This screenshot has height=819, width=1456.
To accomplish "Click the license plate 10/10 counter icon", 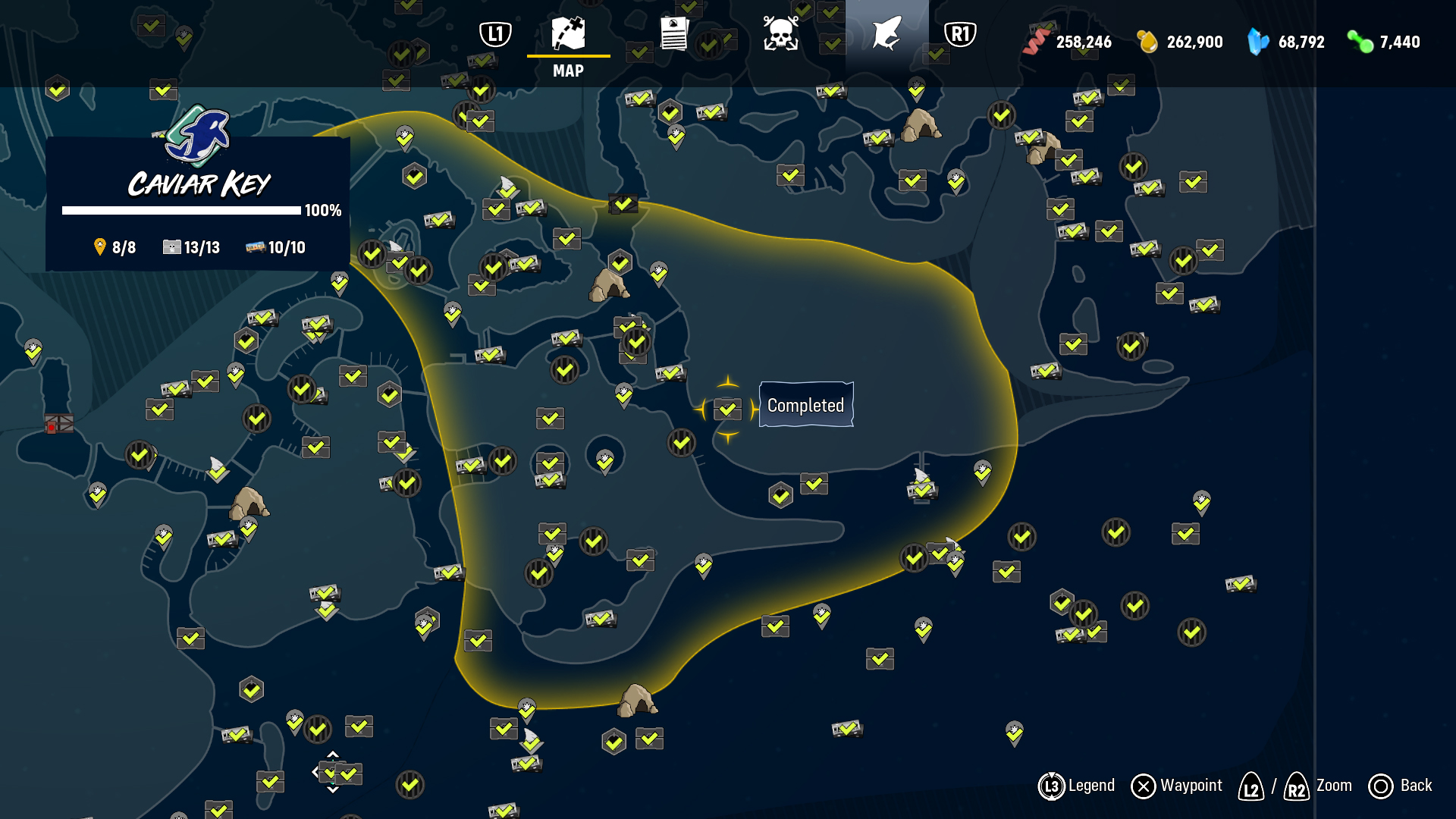I will (256, 246).
